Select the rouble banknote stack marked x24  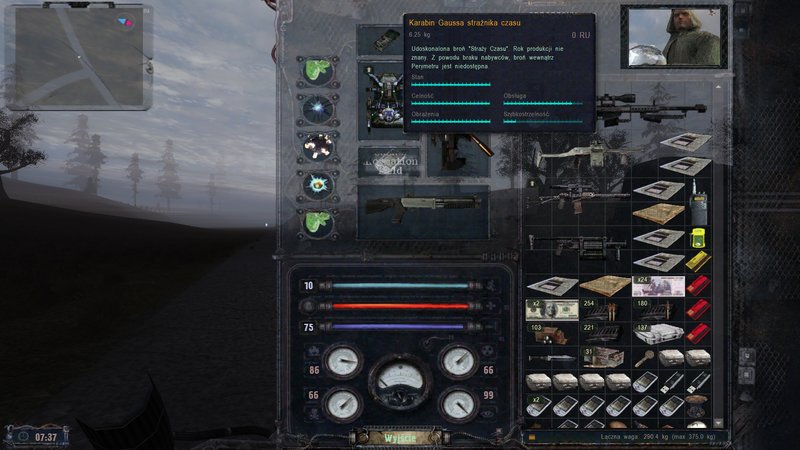point(658,286)
